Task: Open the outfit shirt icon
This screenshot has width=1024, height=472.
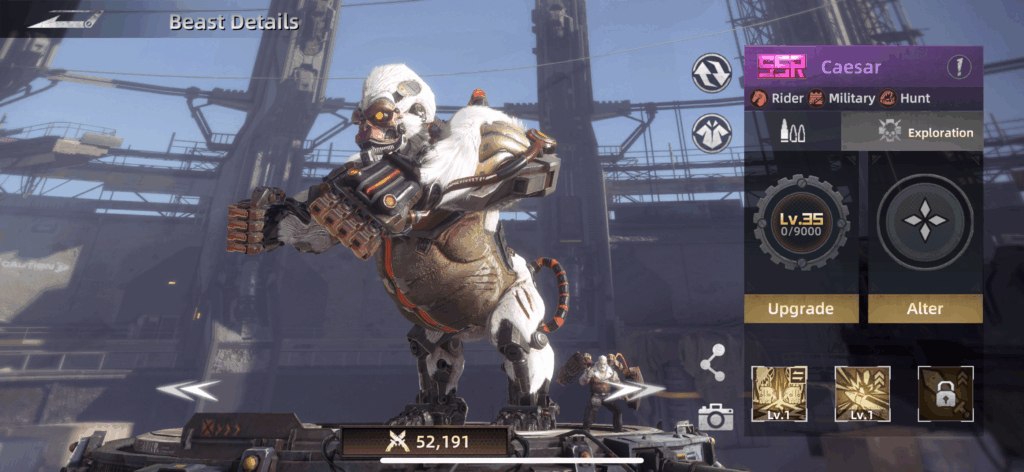Action: (x=711, y=134)
